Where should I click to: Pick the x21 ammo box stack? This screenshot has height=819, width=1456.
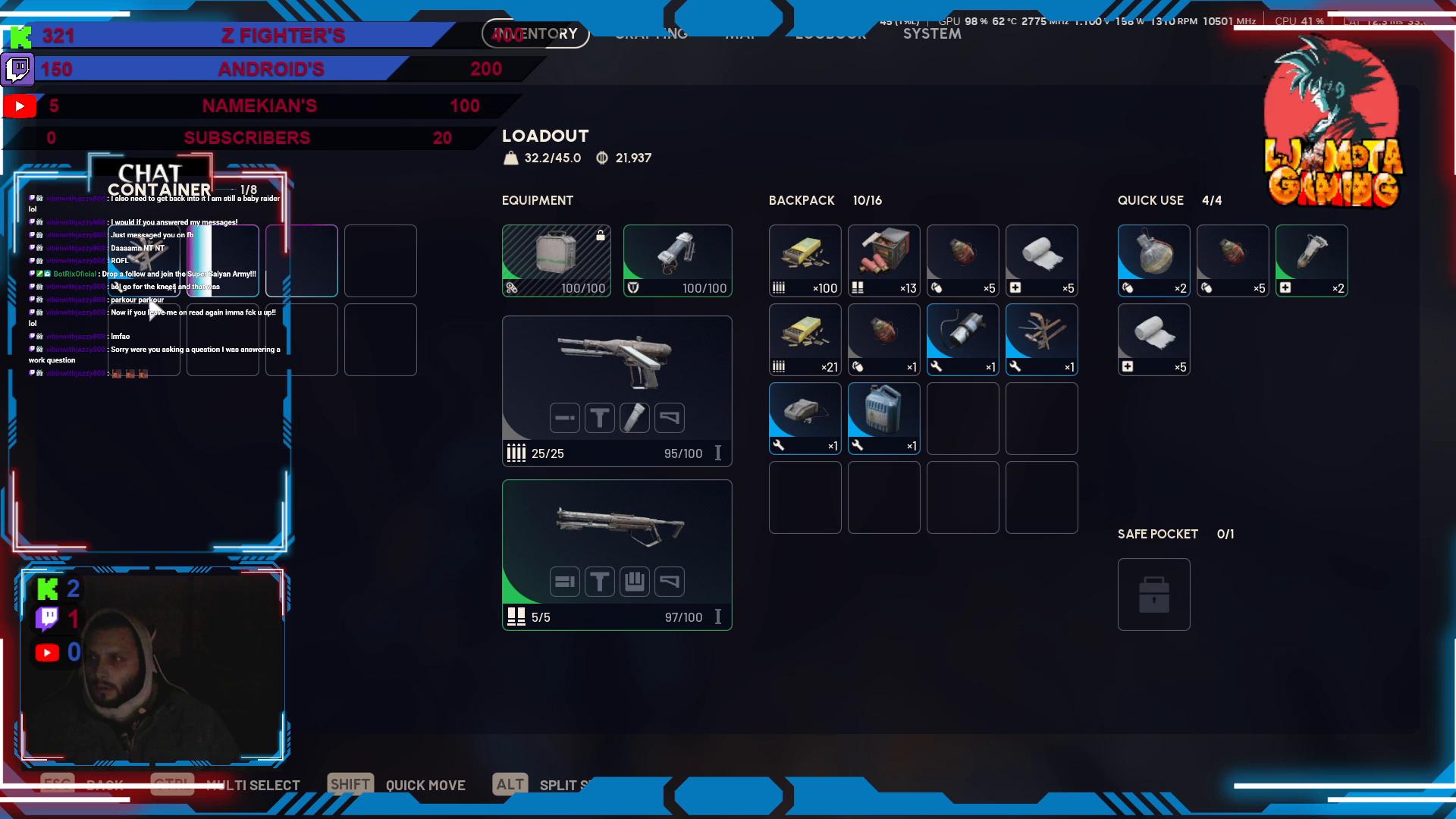pyautogui.click(x=805, y=339)
